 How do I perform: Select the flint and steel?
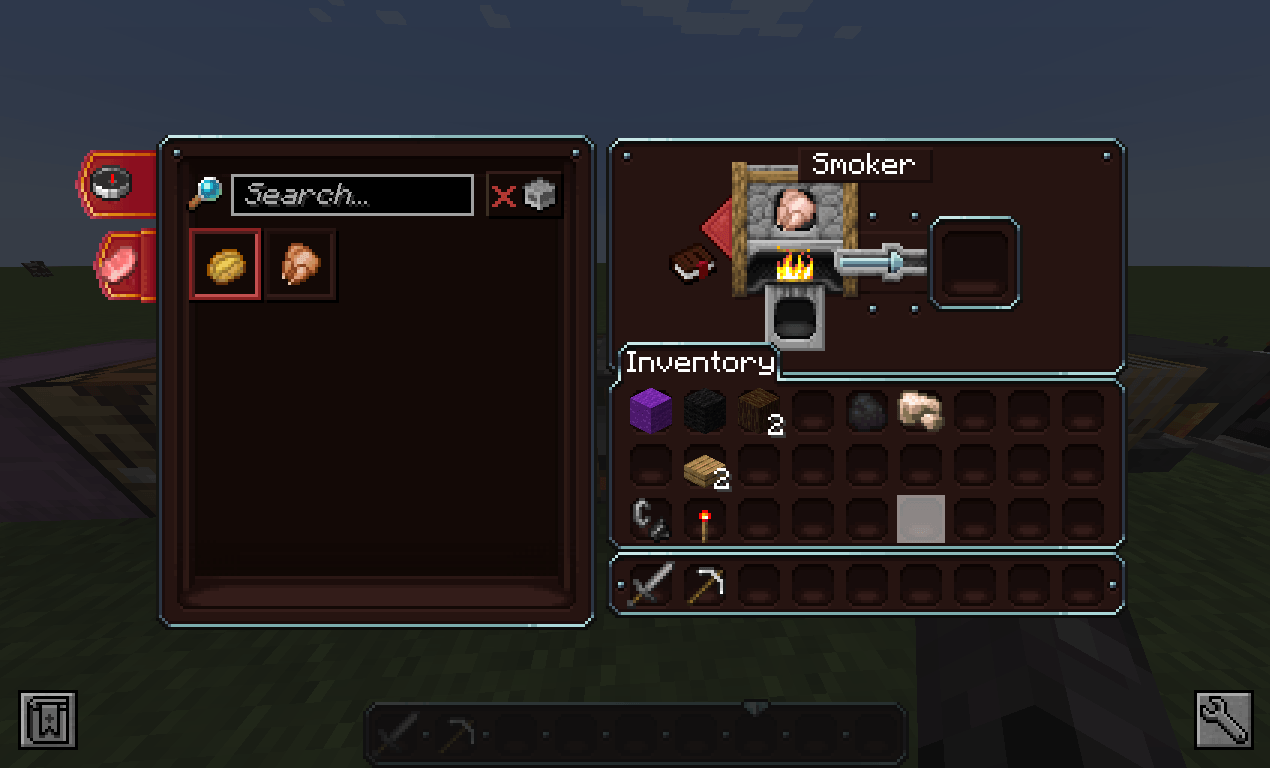coord(650,520)
